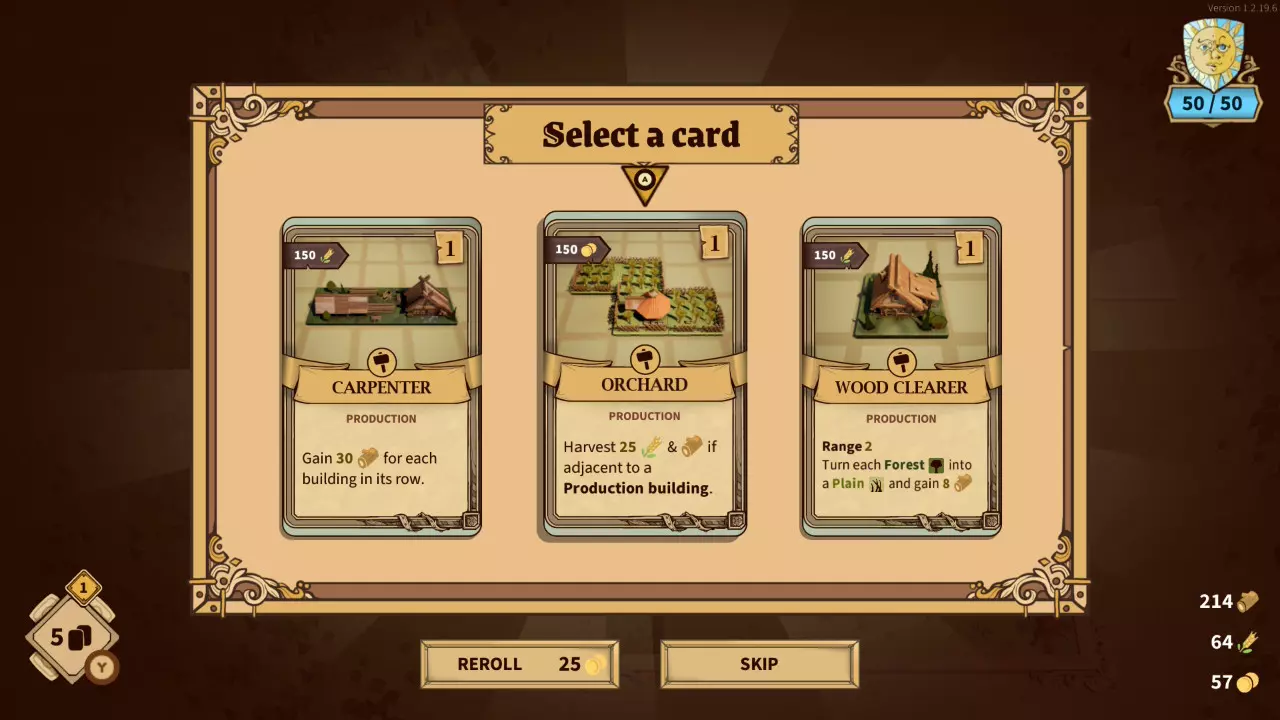Pick the Wood Clearer card
This screenshot has width=1280, height=720.
(901, 377)
